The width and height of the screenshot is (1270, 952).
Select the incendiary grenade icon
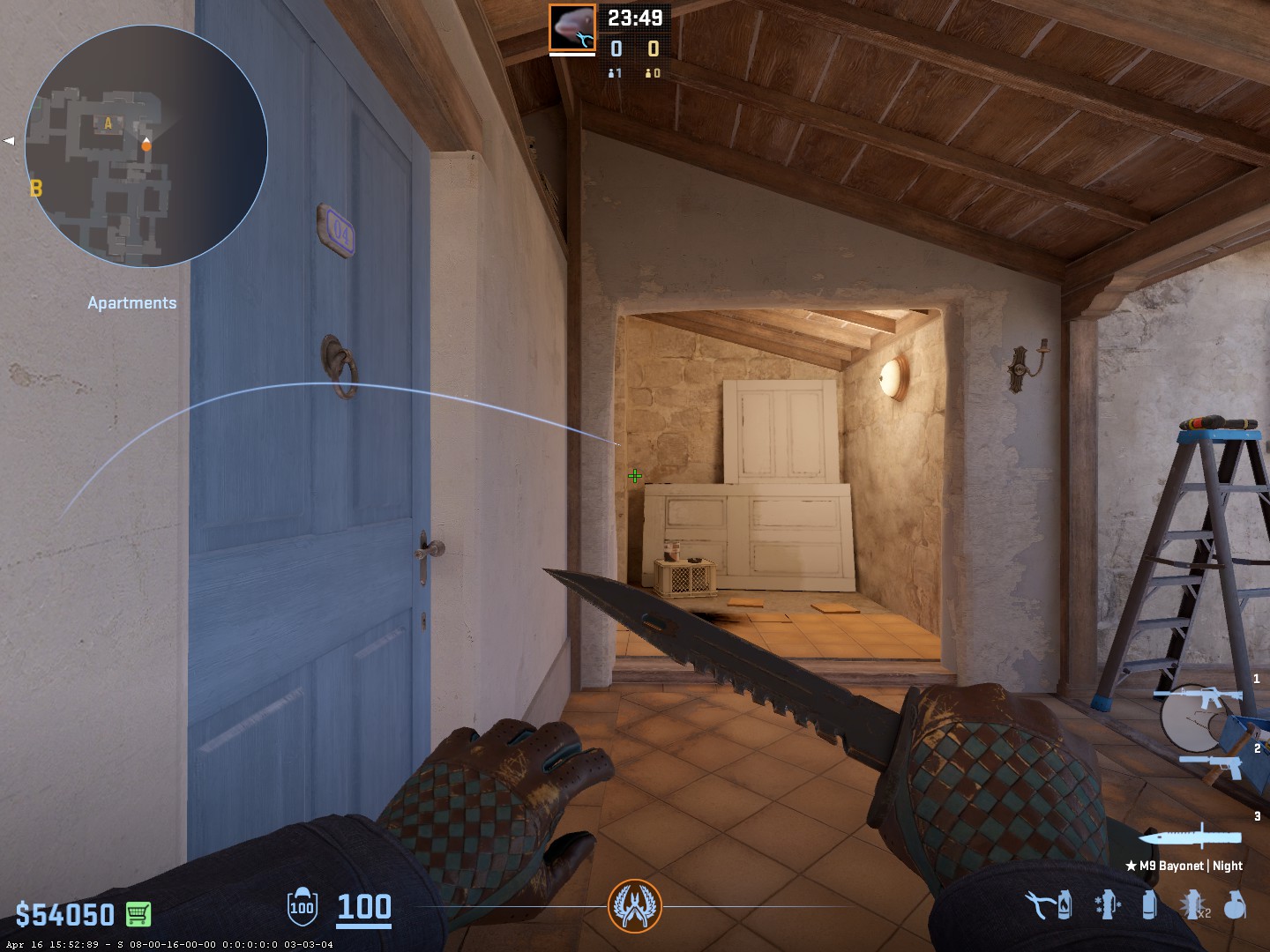1065,904
